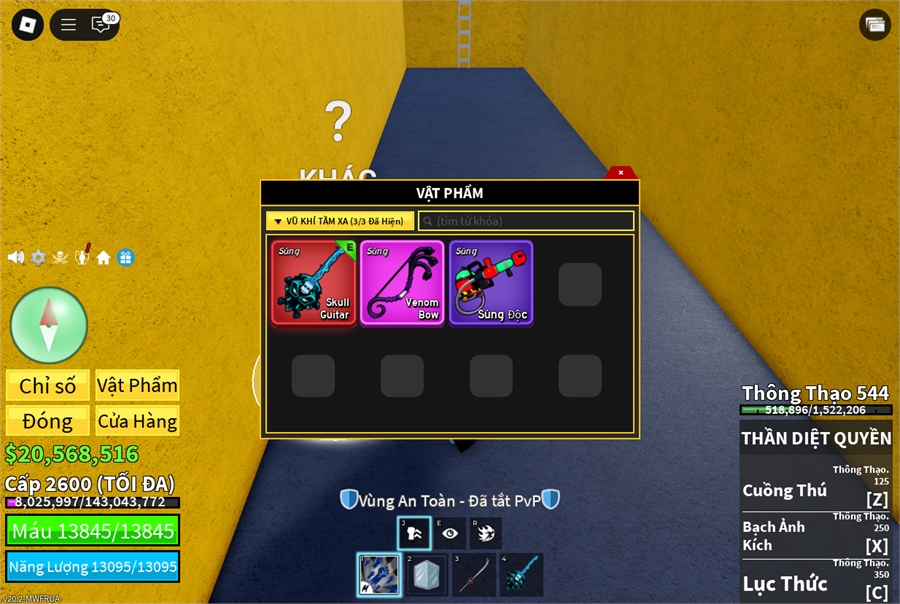Toggle sound with the speaker icon
Screen dimensions: 900x604
[x=16, y=257]
